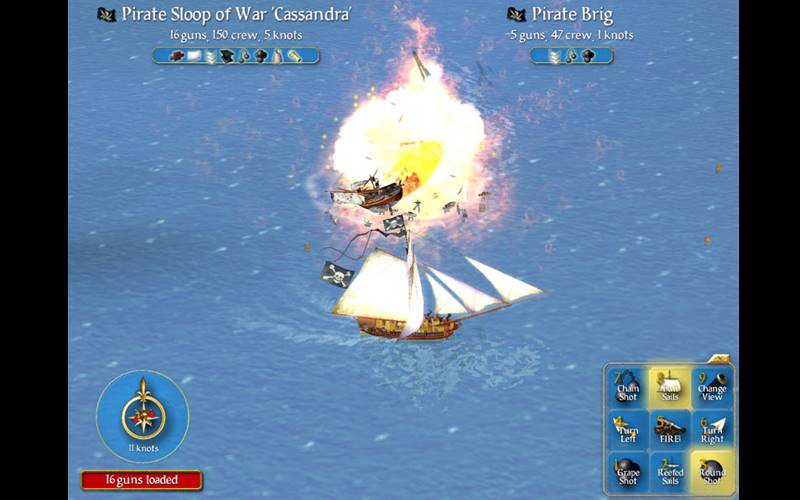Steer the ship with Turn Right
This screenshot has width=800, height=500.
click(712, 430)
